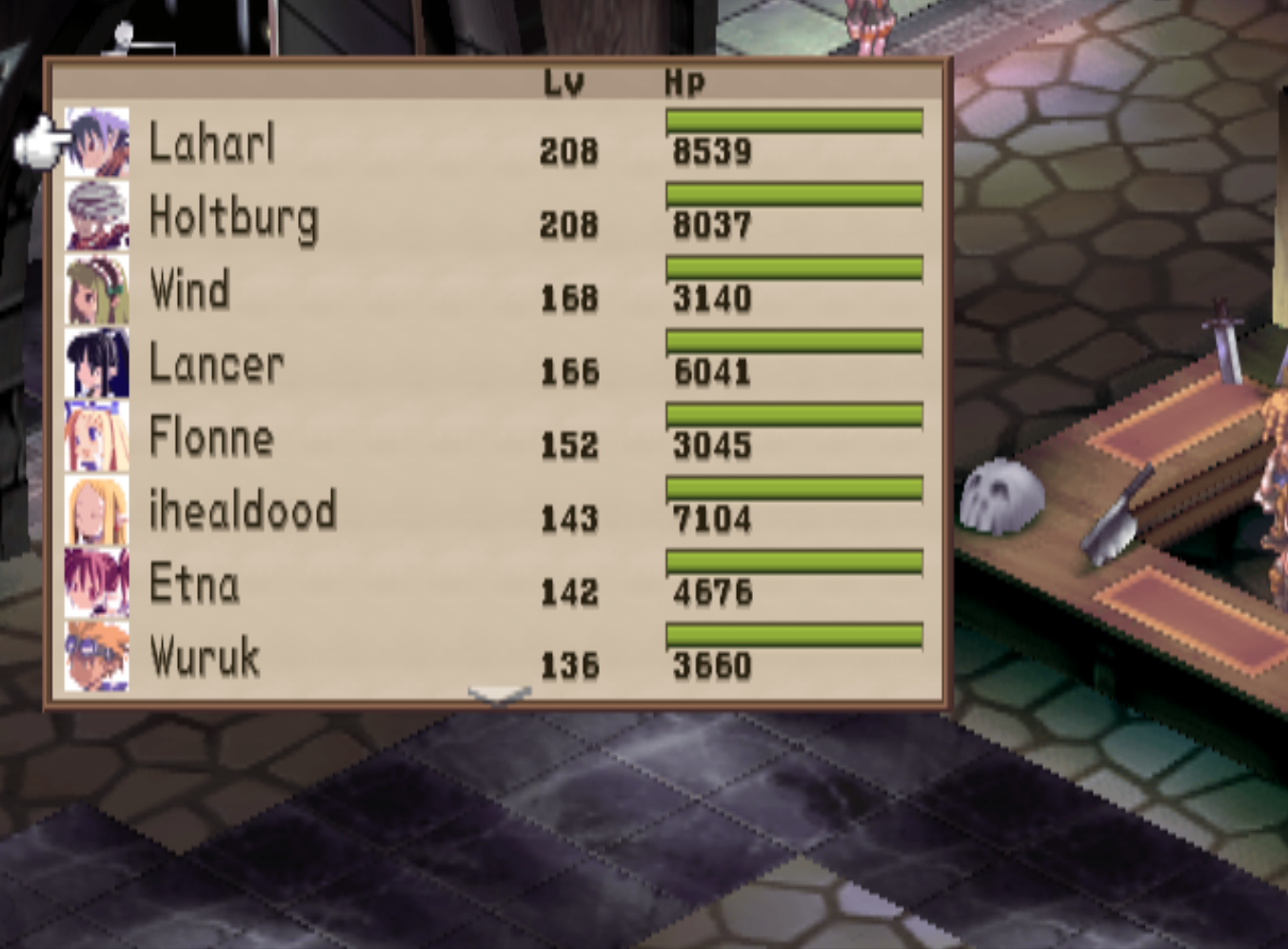The height and width of the screenshot is (949, 1288).
Task: Select Wuruk's character portrait
Action: (98, 655)
